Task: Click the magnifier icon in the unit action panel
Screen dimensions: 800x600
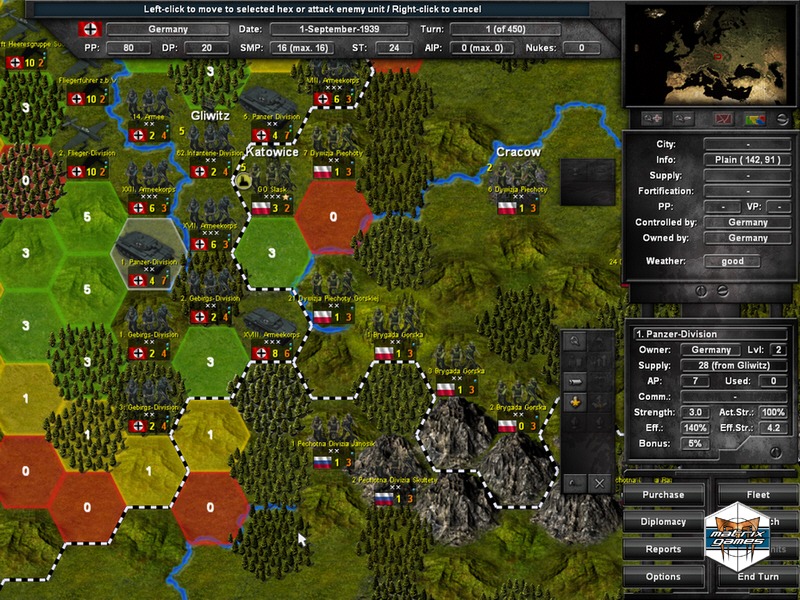Action: tap(575, 340)
